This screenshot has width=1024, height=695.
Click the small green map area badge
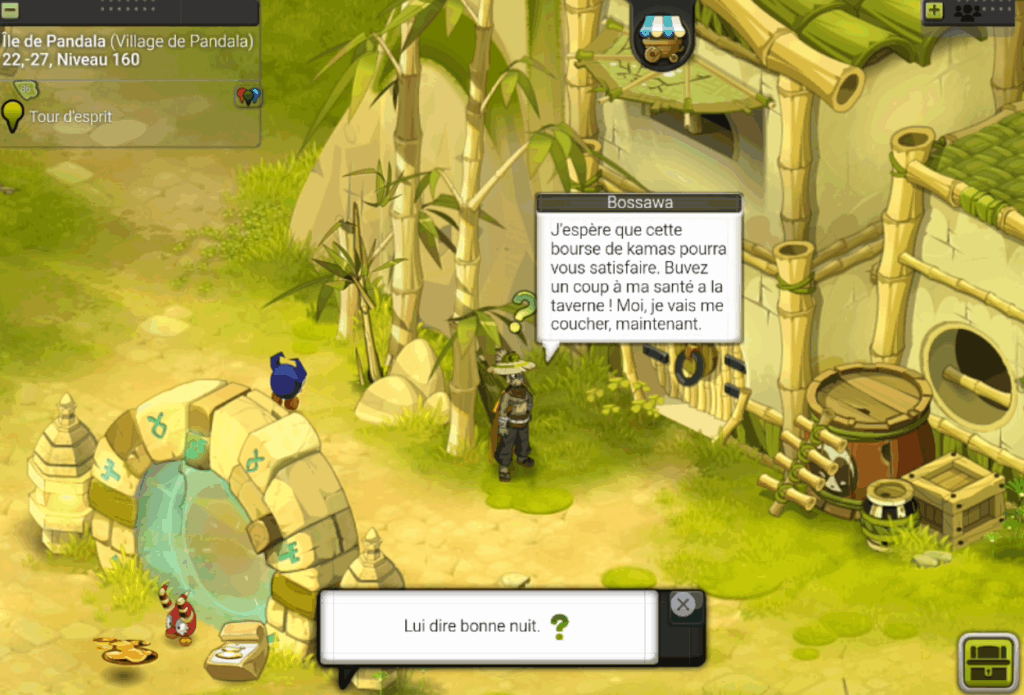tap(24, 90)
